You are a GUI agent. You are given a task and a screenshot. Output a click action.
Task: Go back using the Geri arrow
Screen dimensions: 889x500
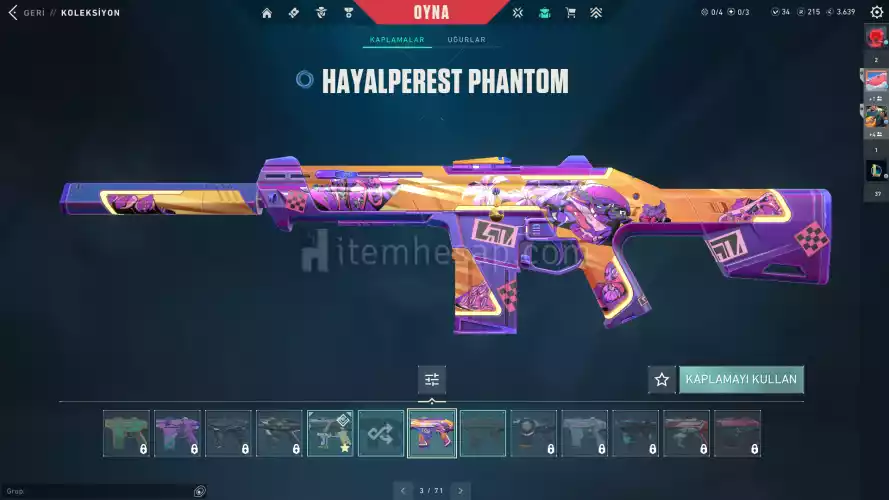[x=13, y=12]
